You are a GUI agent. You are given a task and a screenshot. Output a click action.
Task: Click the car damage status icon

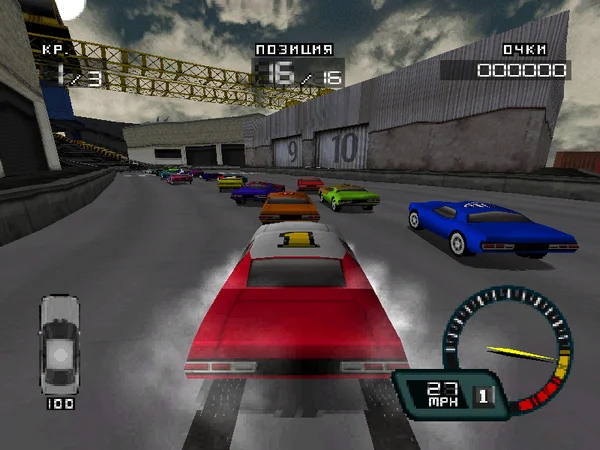tap(59, 345)
